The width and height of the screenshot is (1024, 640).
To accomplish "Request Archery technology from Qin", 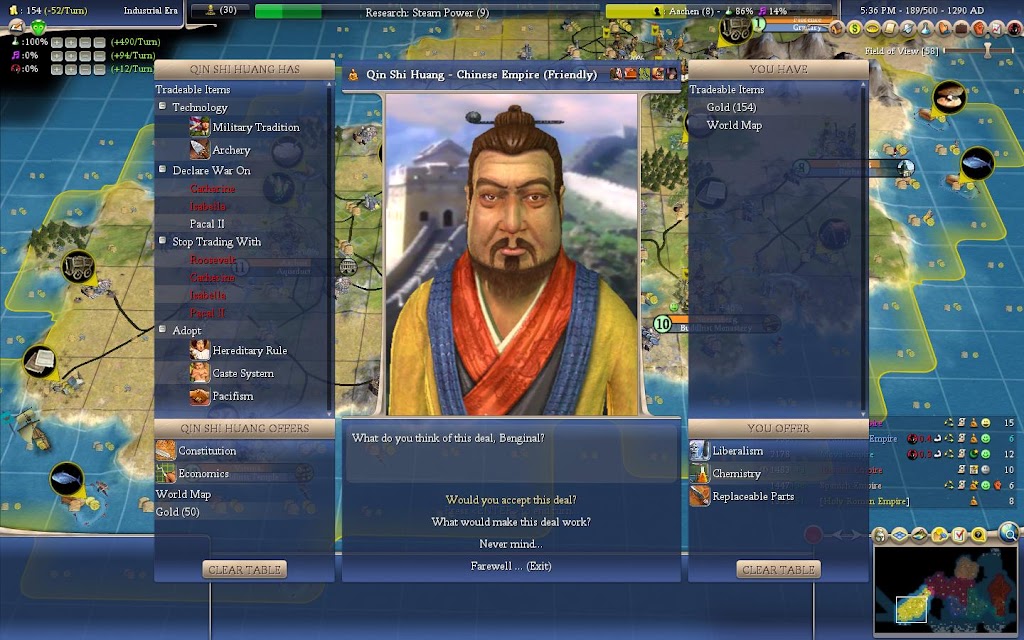I will point(231,150).
